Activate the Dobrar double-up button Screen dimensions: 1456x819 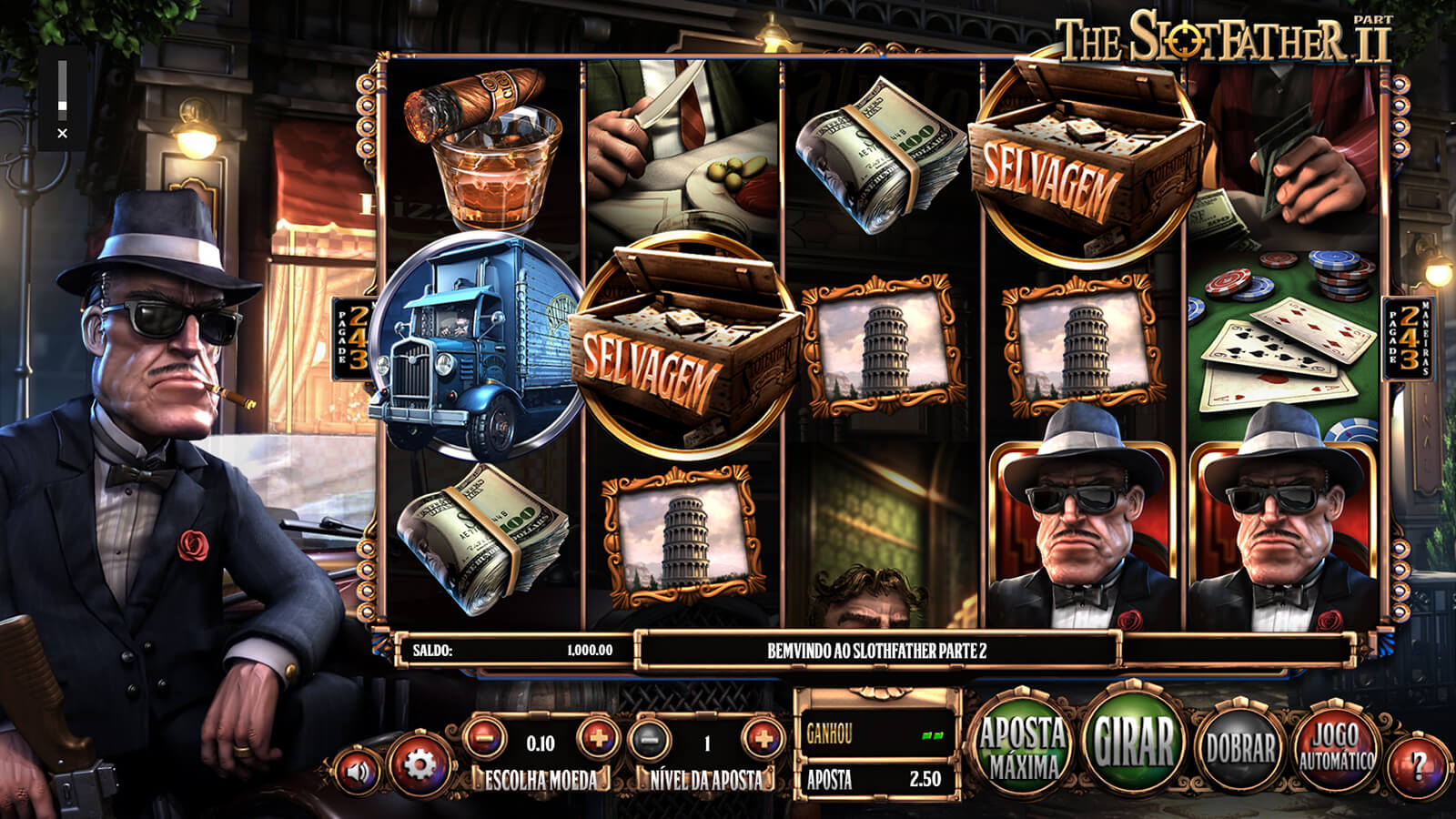click(x=1239, y=748)
